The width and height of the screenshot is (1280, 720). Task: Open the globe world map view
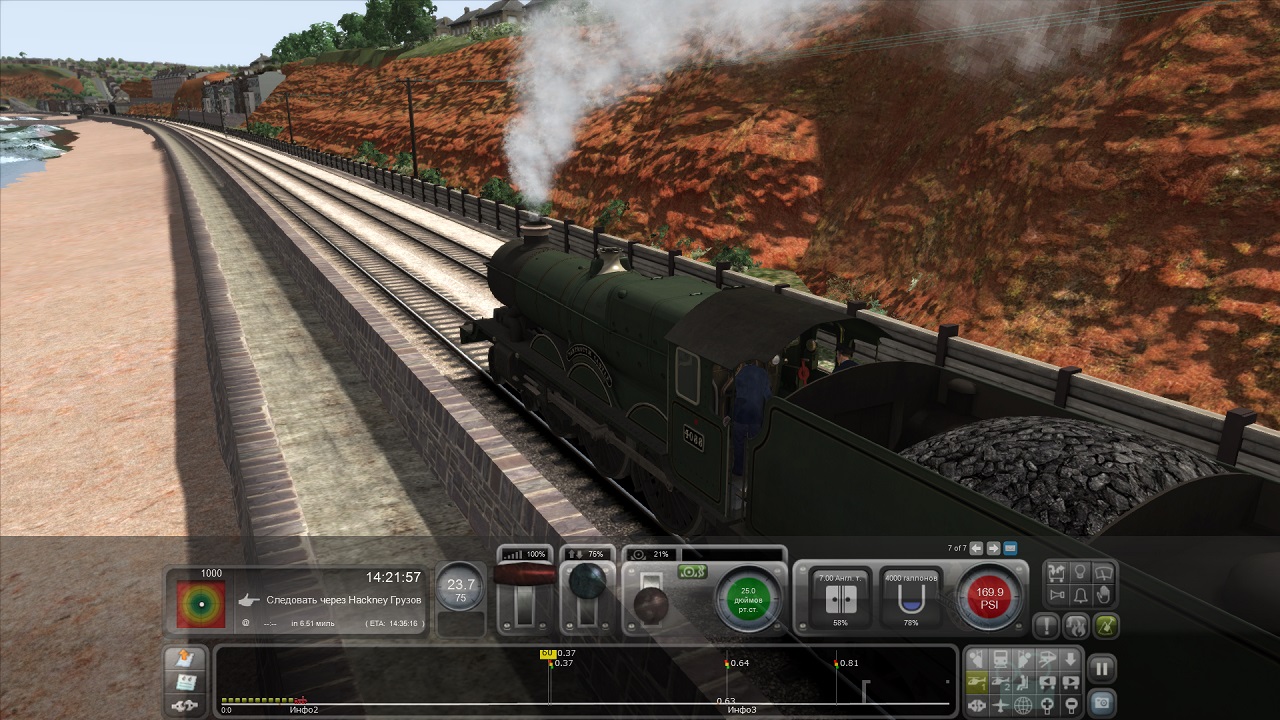pyautogui.click(x=1022, y=704)
